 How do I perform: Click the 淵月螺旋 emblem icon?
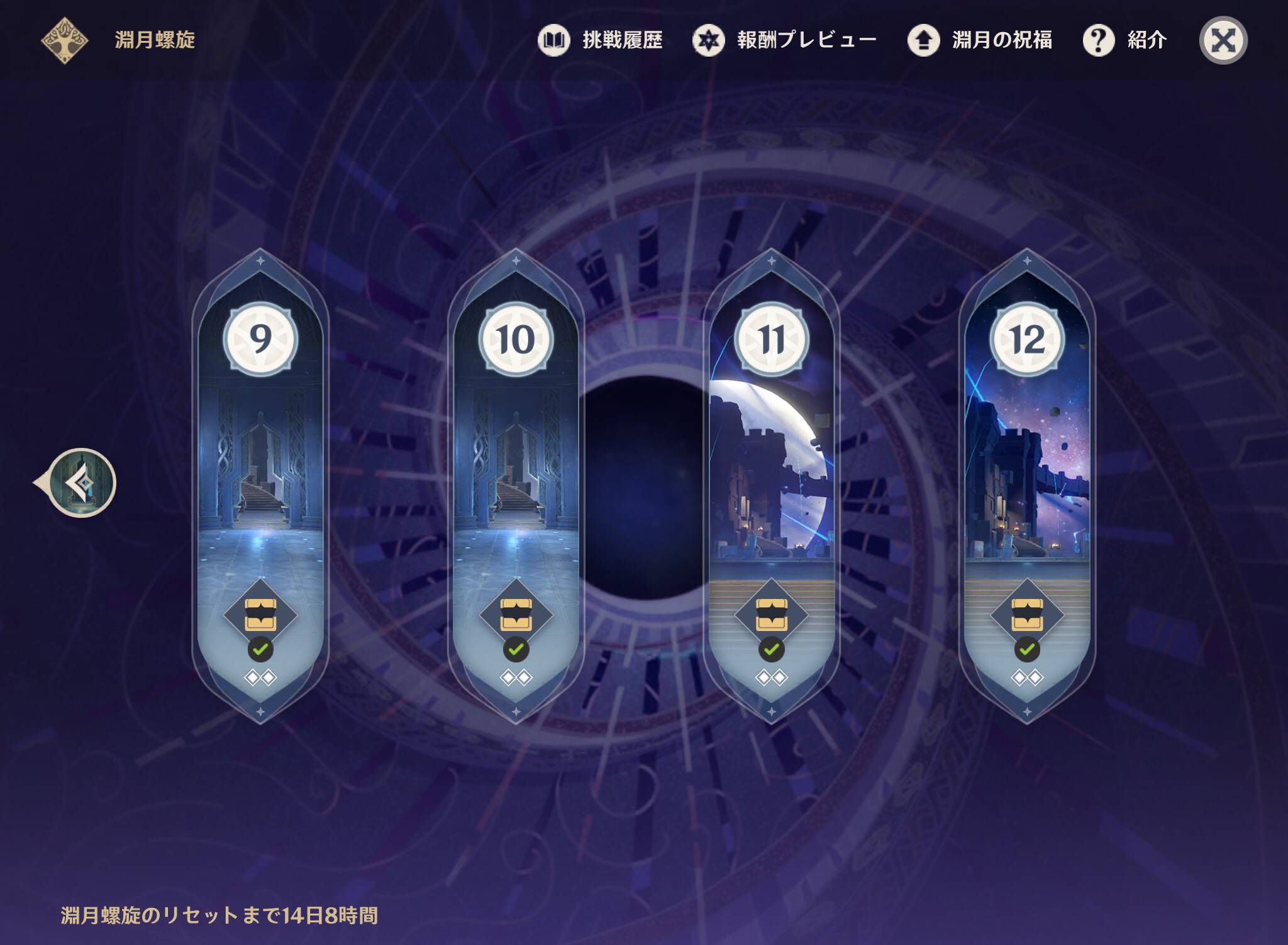point(64,40)
